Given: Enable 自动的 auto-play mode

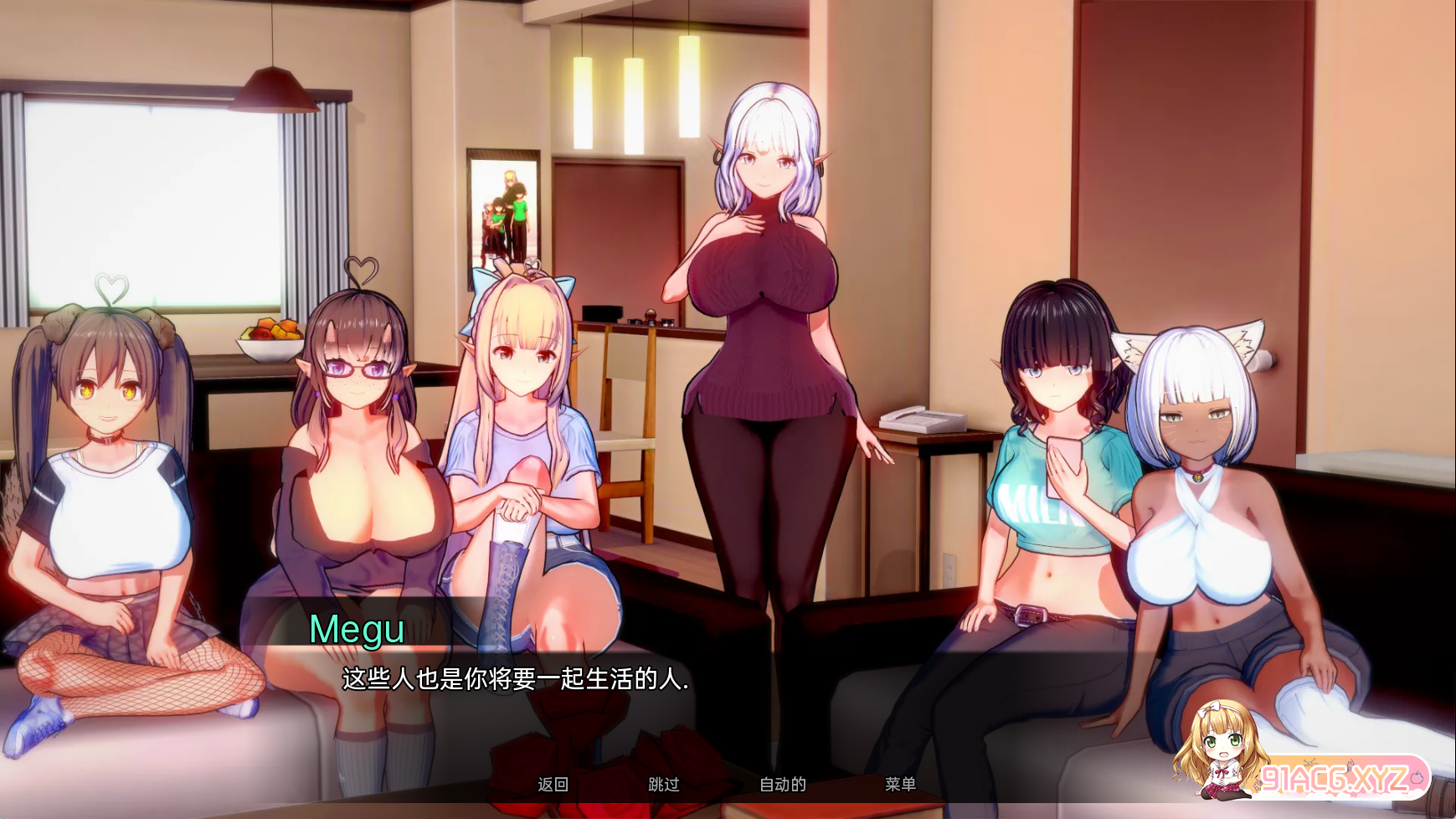Looking at the screenshot, I should point(782,785).
